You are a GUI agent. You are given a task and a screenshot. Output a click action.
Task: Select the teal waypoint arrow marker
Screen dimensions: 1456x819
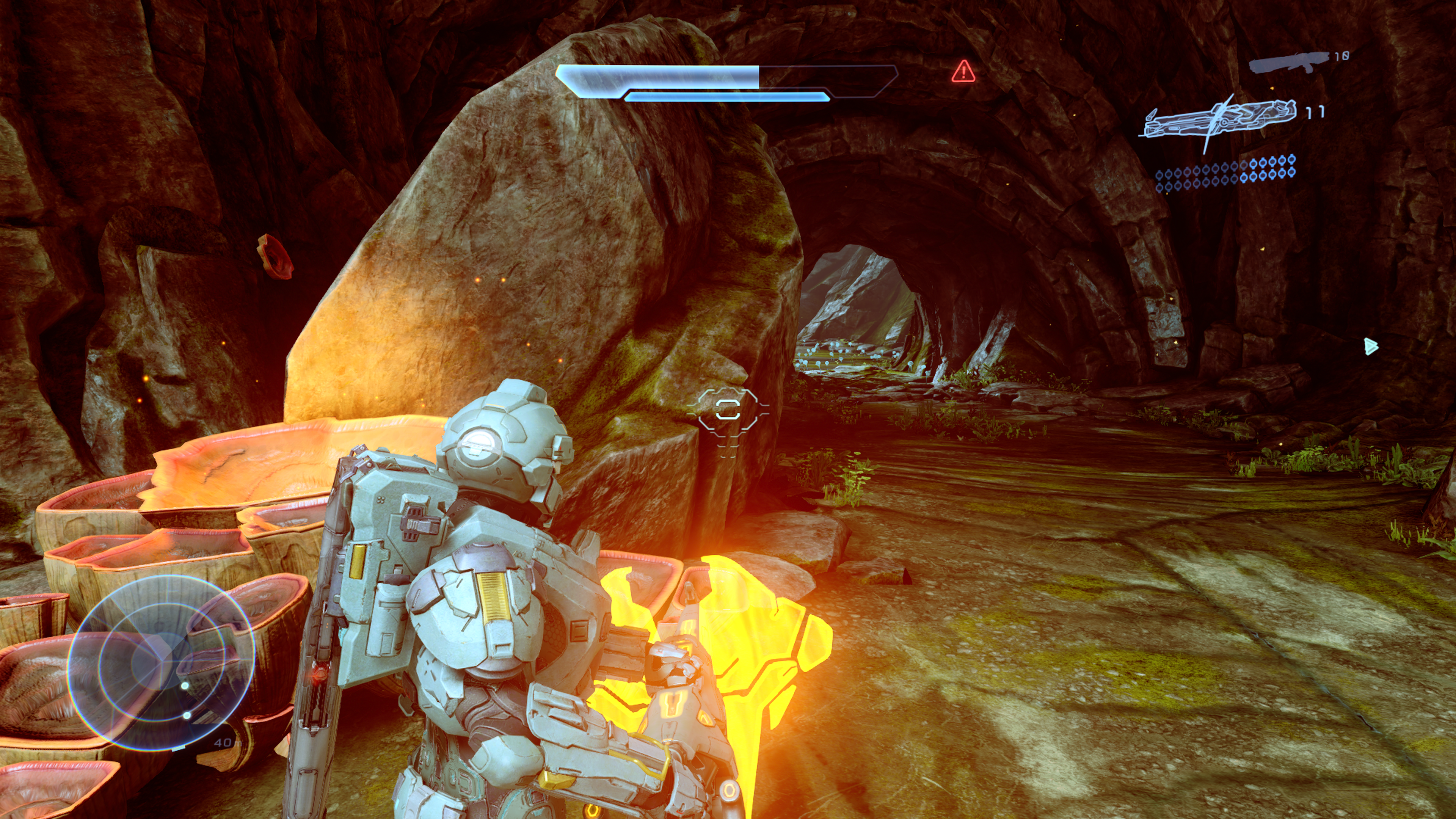pos(1370,346)
